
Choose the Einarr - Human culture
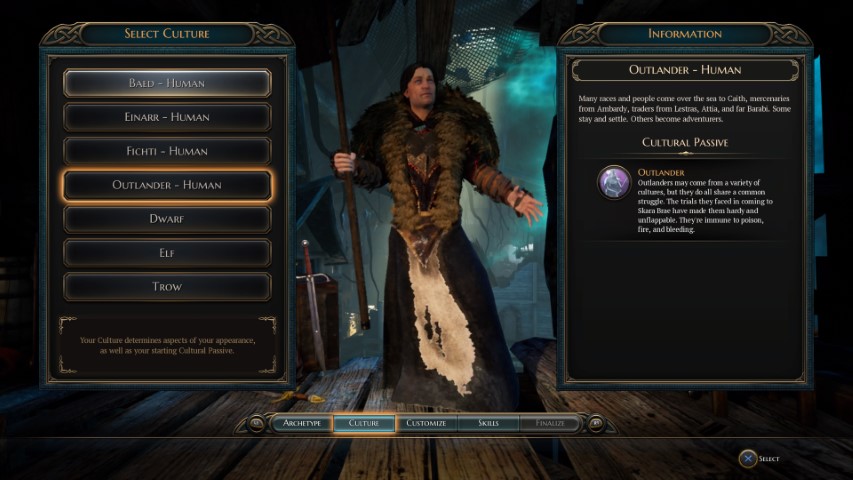tap(167, 117)
